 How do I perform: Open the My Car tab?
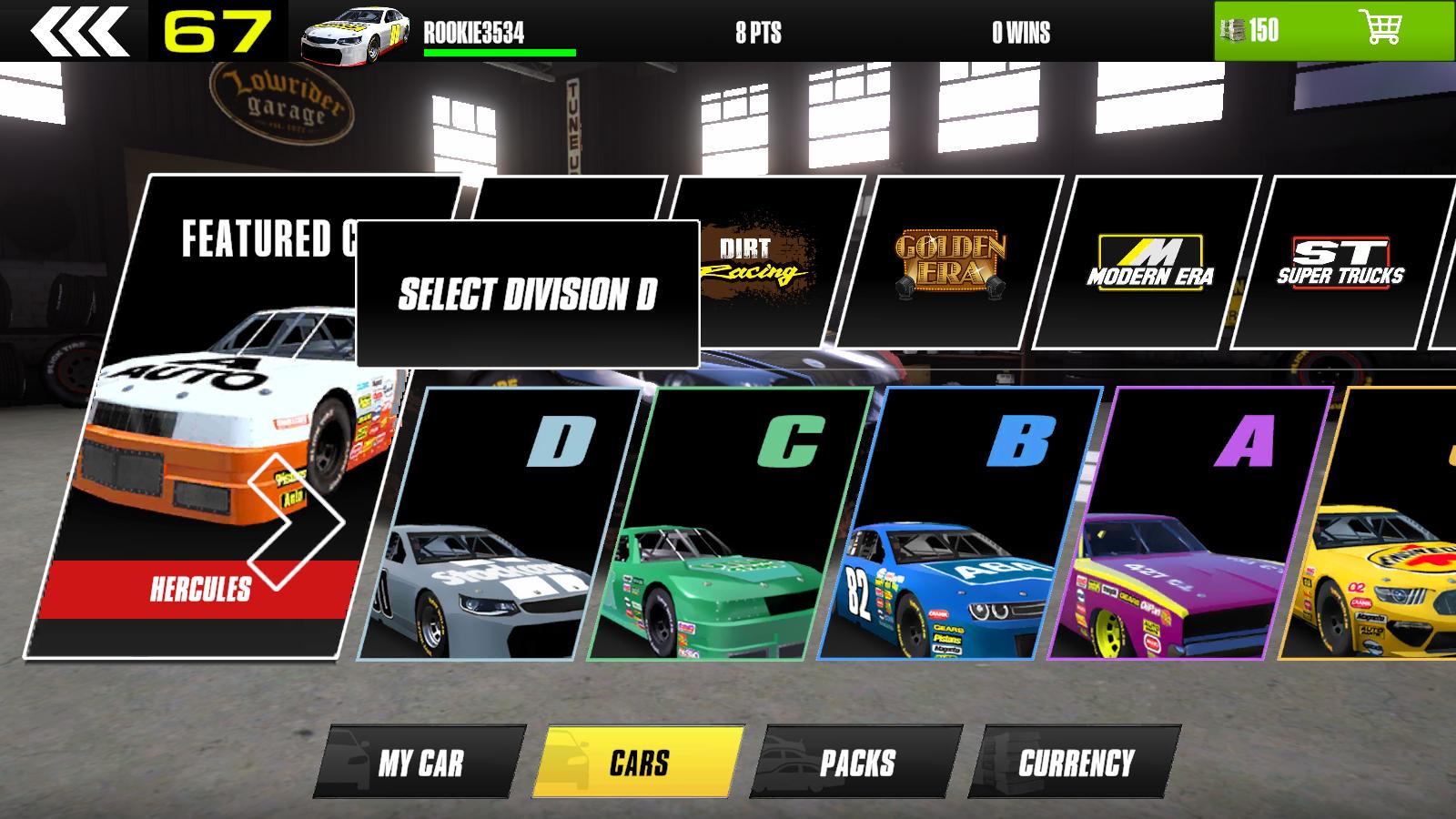click(420, 763)
